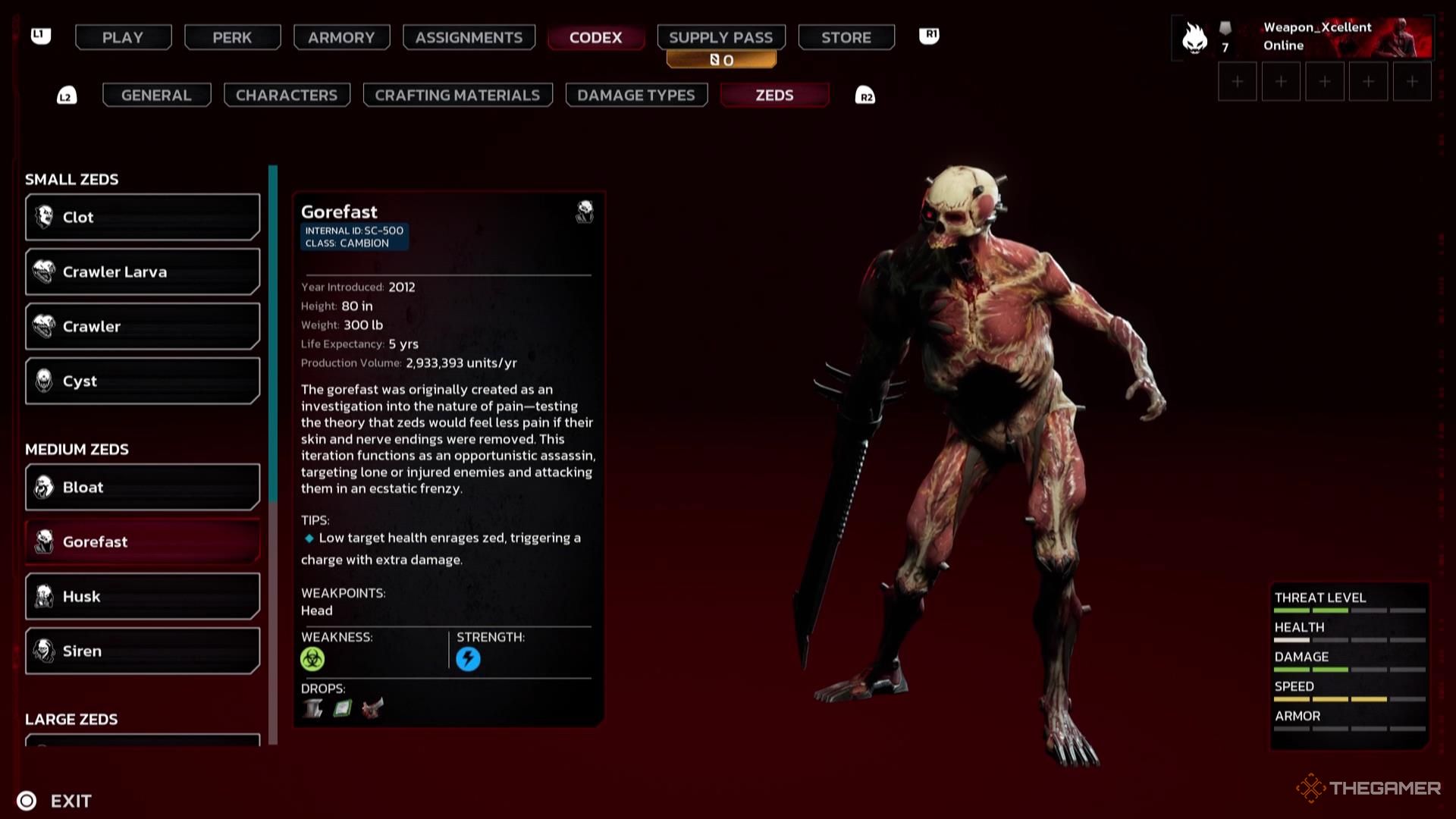The width and height of the screenshot is (1456, 819).
Task: Switch to CHARACTERS codex section
Action: tap(287, 95)
